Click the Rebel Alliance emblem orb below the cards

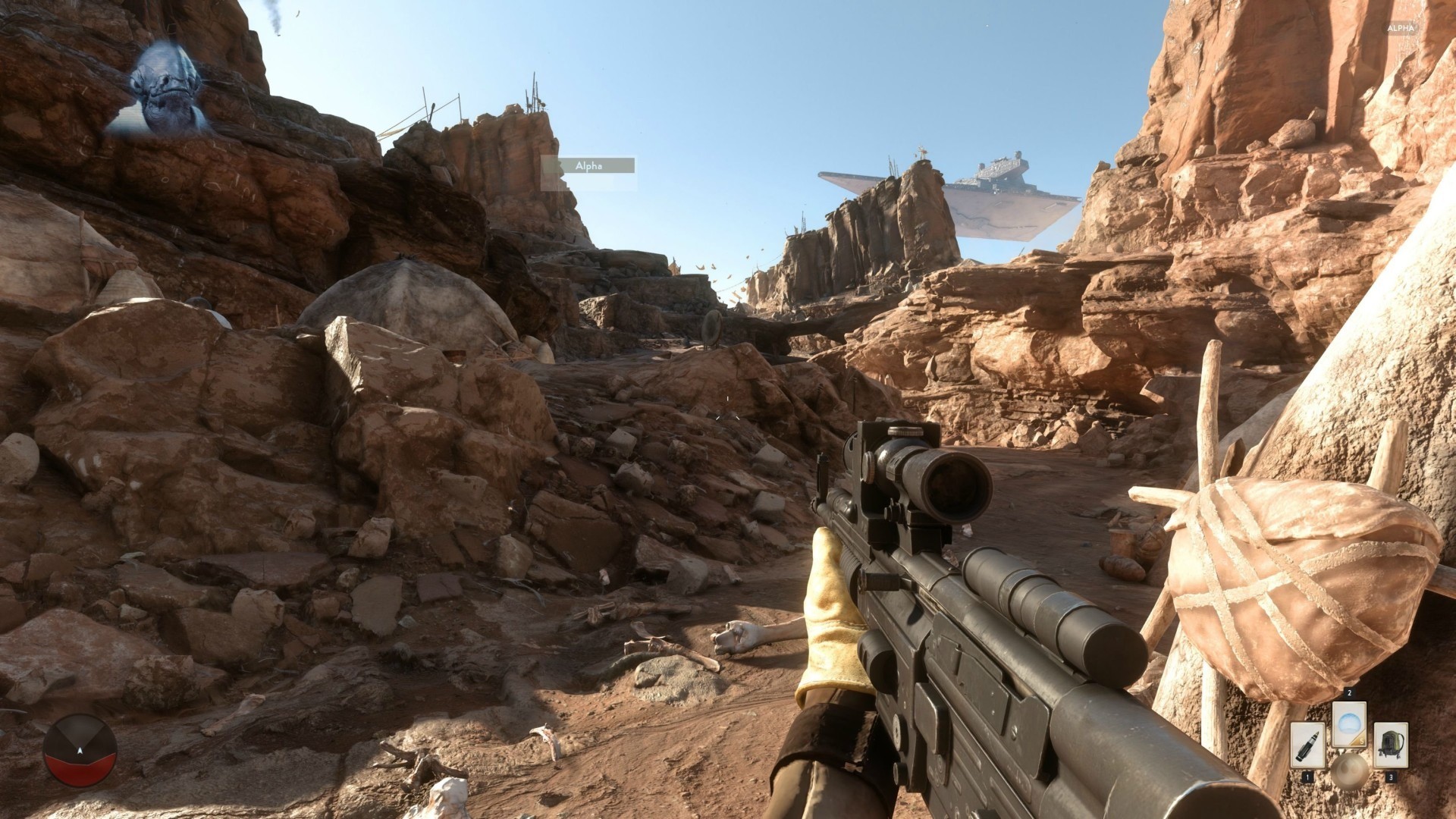pos(1349,772)
